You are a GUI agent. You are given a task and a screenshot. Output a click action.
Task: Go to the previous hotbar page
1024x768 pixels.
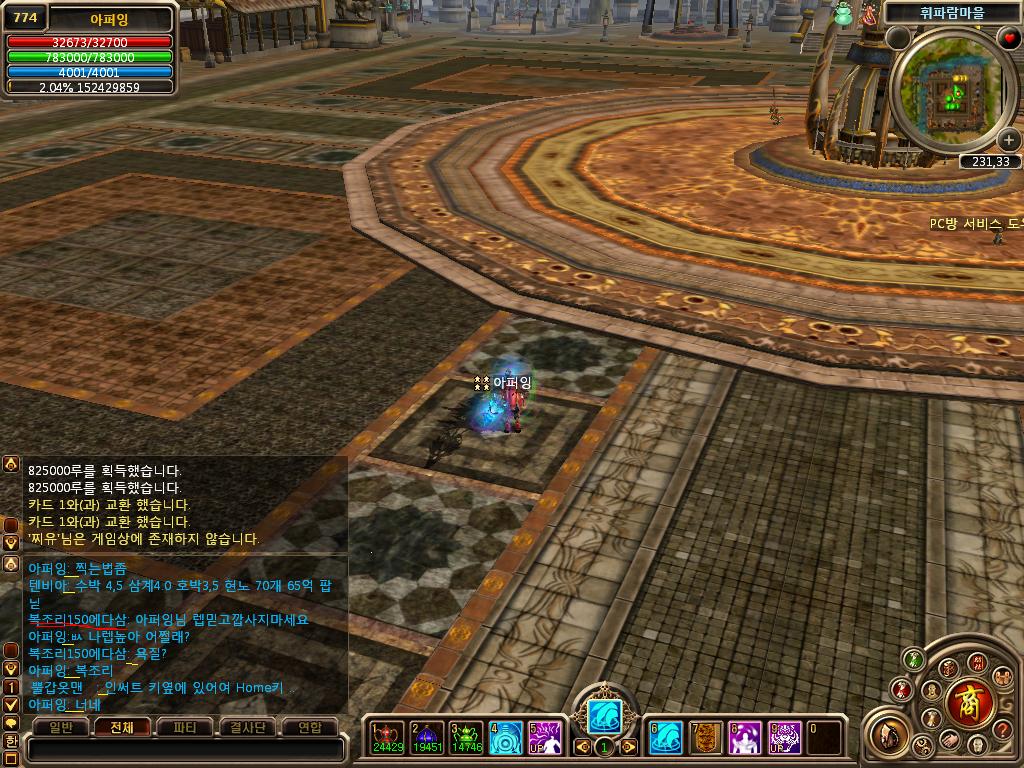pyautogui.click(x=582, y=746)
